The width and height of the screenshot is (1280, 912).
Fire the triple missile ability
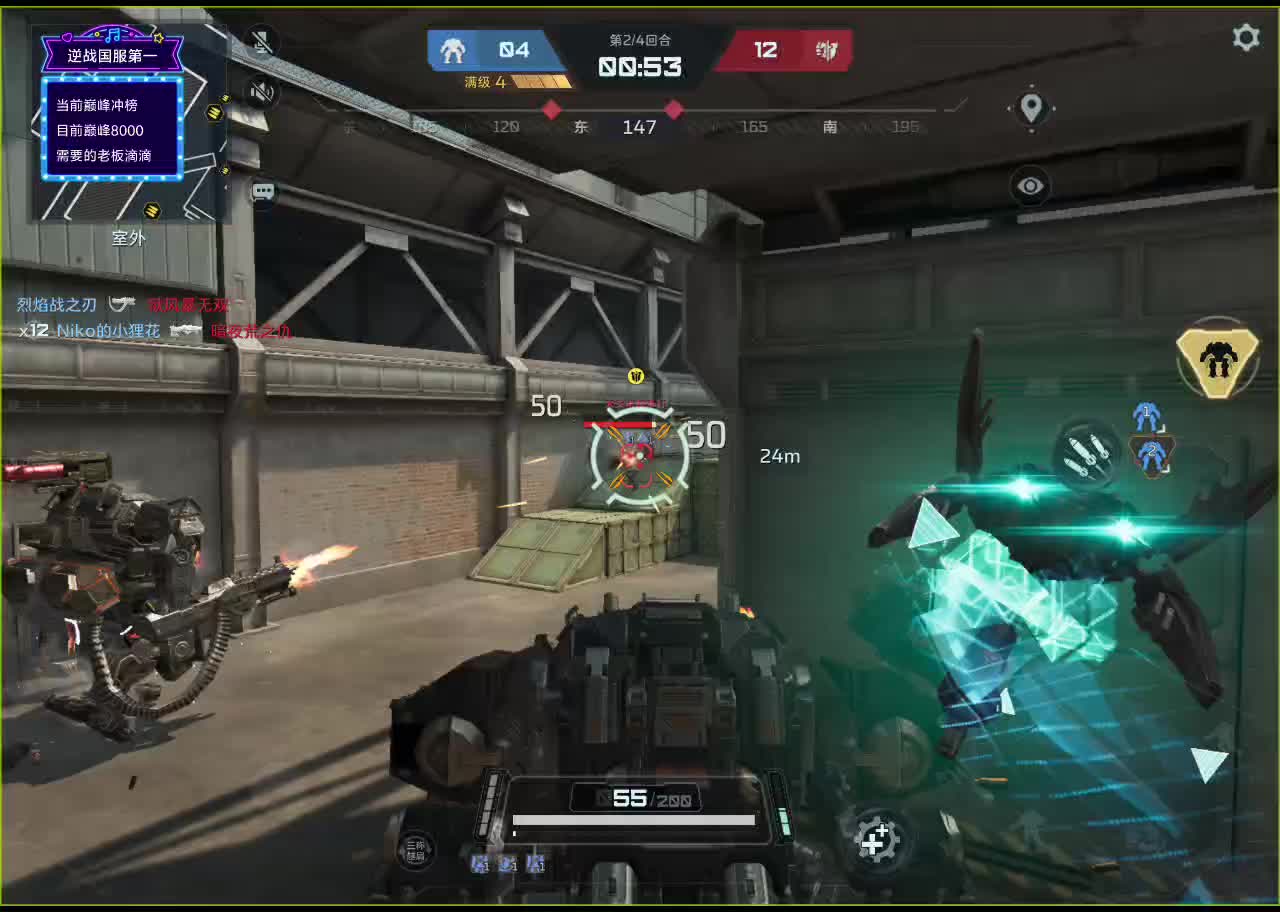coord(1086,455)
